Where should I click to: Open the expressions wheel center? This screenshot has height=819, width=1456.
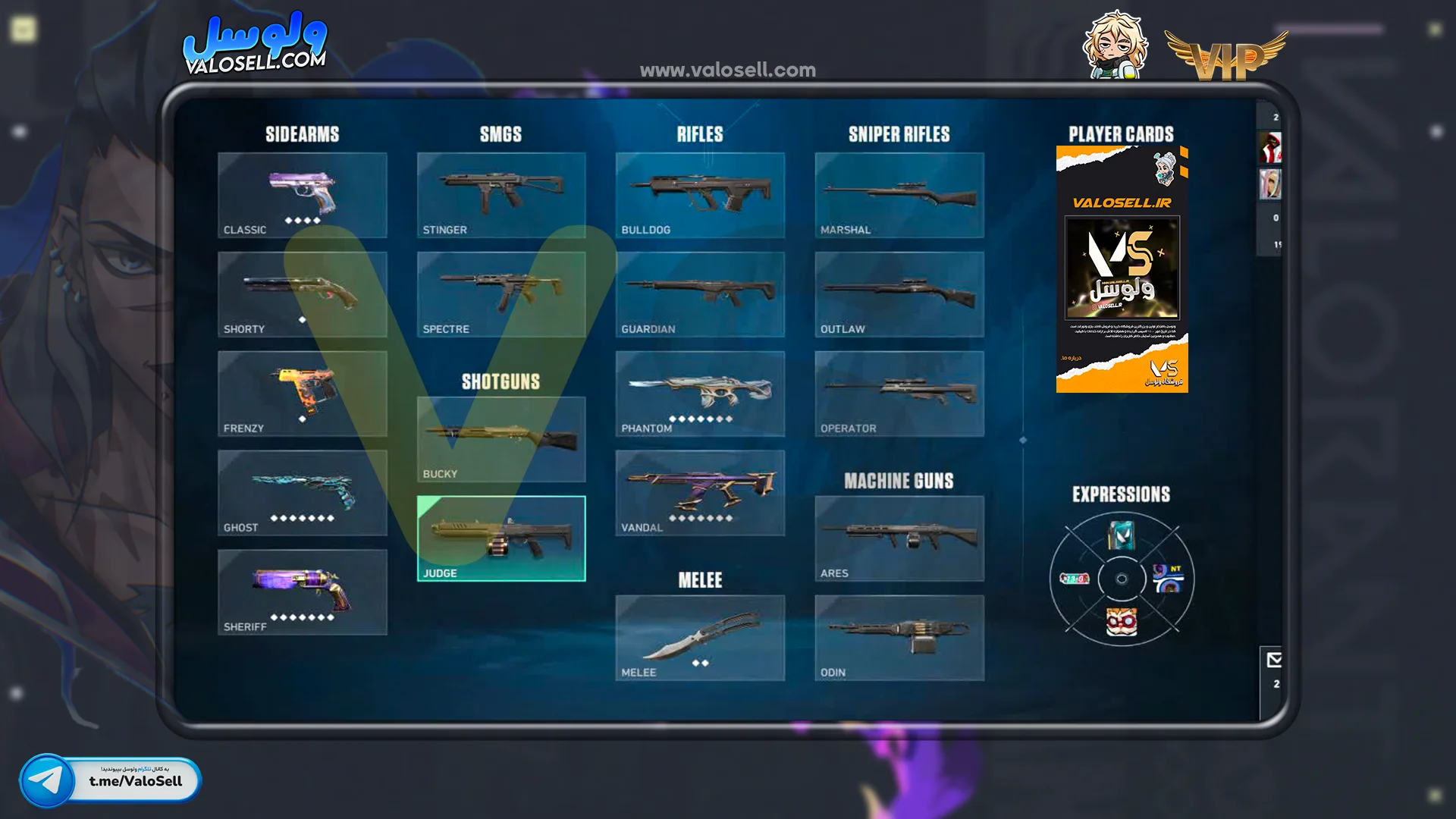[1122, 579]
